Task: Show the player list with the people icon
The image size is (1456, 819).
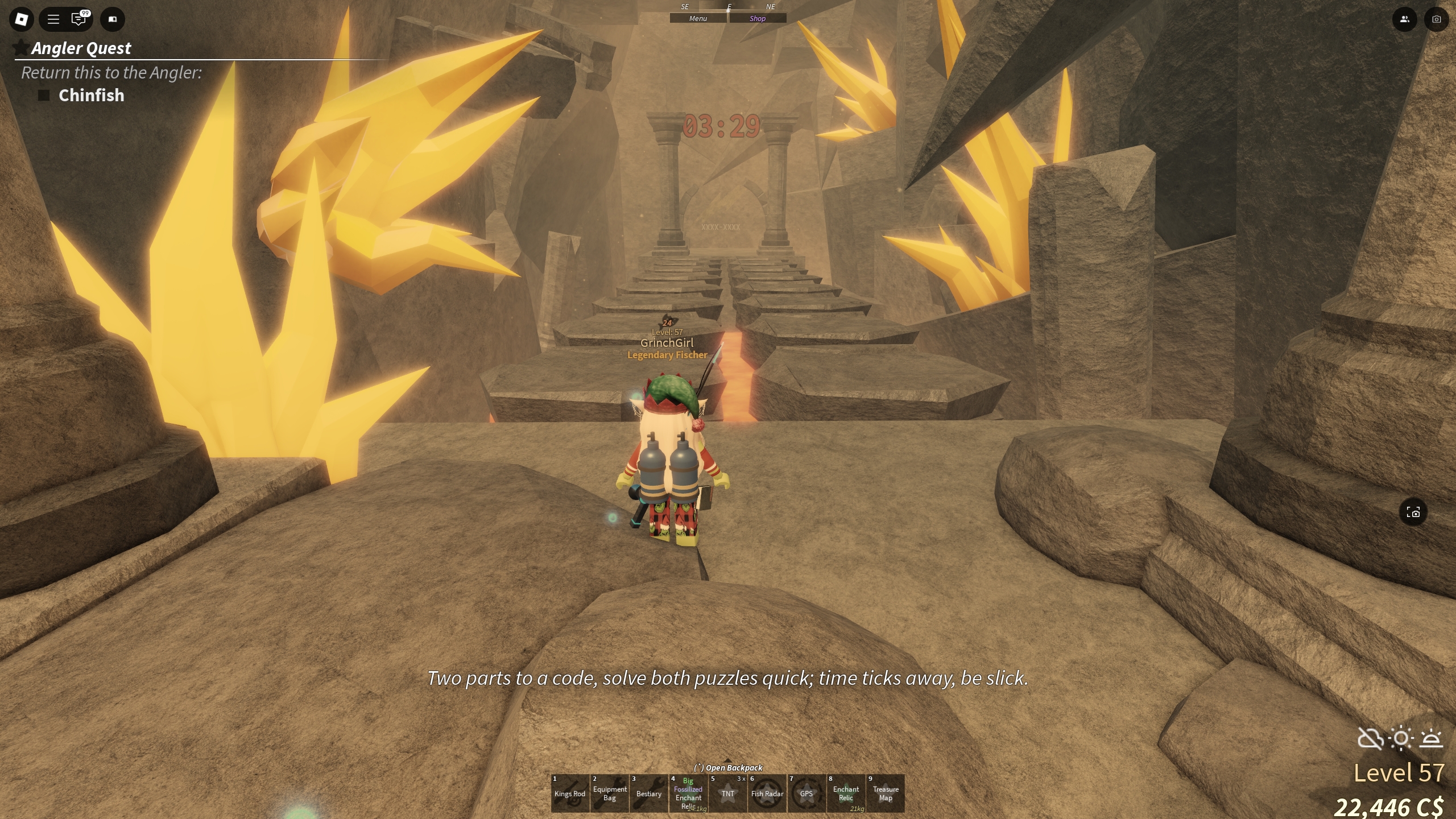Action: pos(1404,19)
